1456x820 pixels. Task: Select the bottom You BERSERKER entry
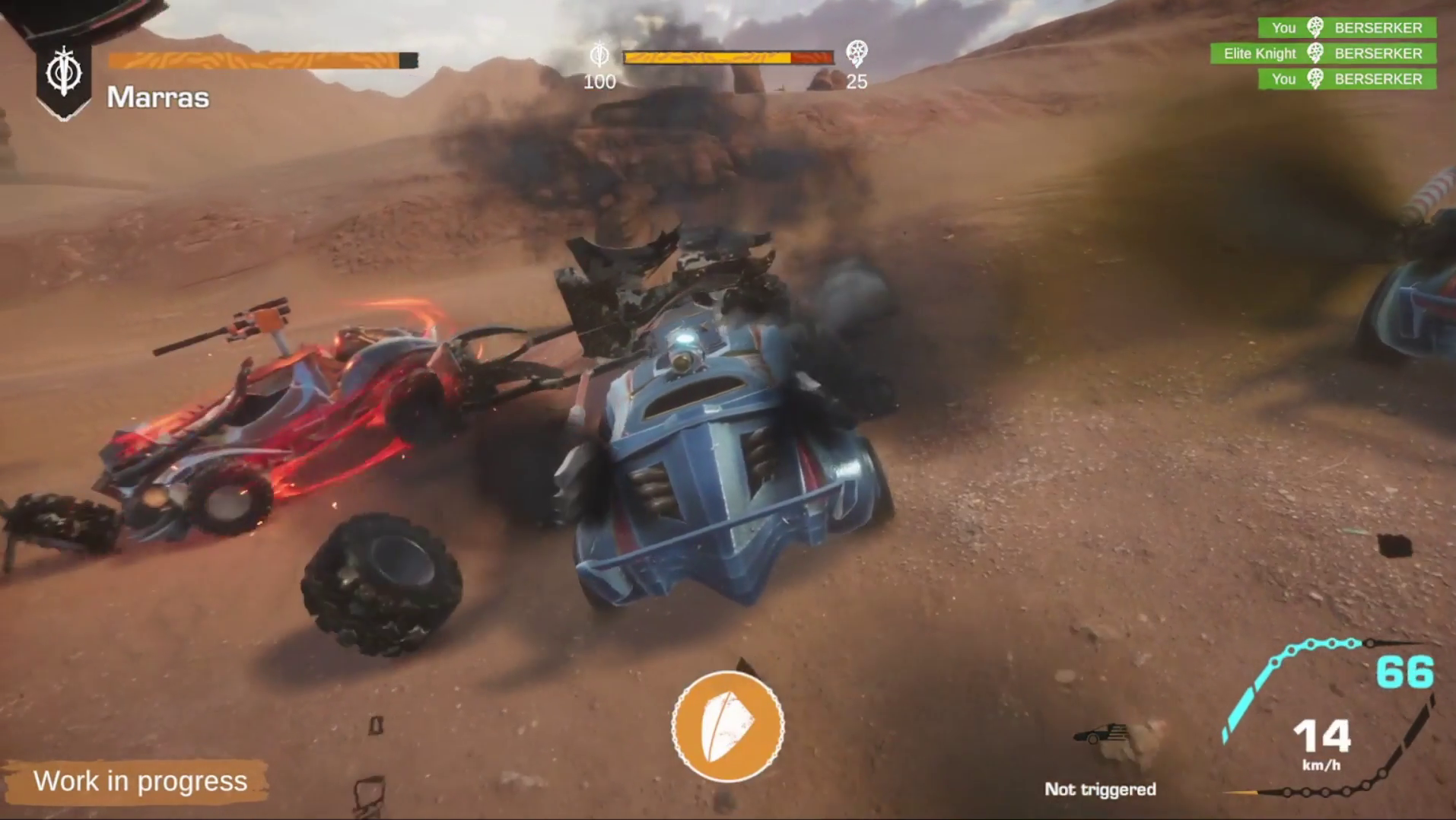[1346, 79]
